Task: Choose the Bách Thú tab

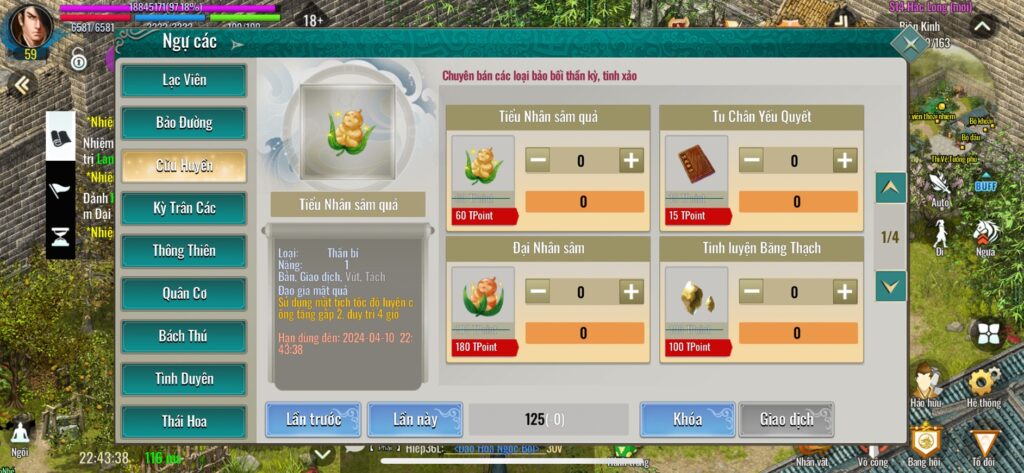Action: tap(183, 336)
